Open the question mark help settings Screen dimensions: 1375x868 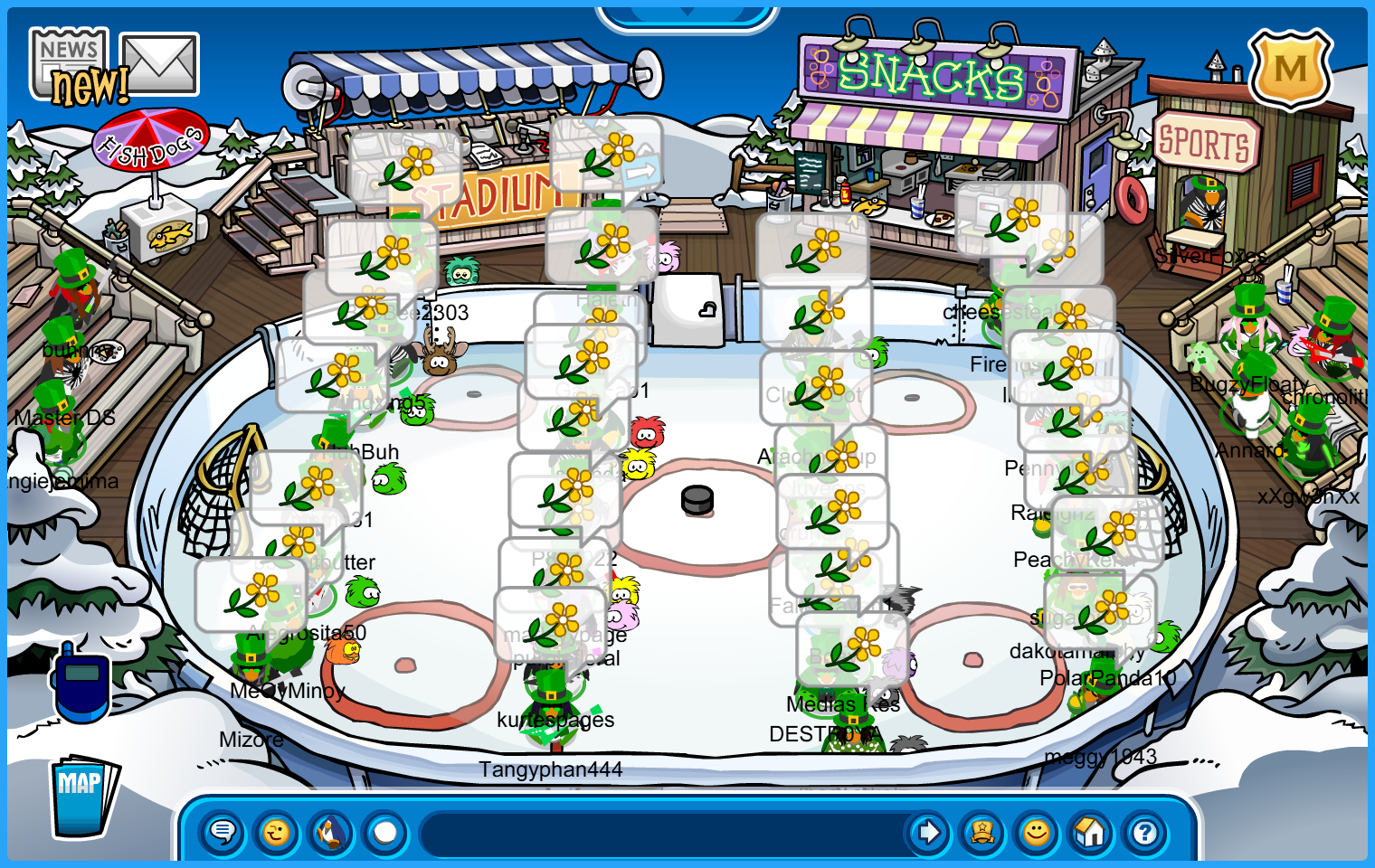coord(1145,832)
